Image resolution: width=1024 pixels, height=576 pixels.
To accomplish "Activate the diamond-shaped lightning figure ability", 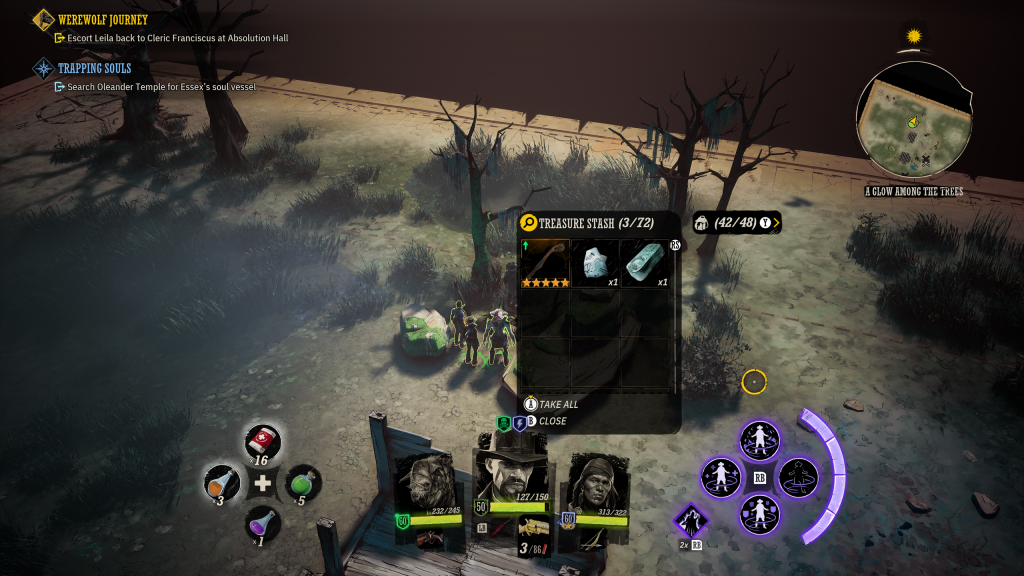I will (691, 521).
